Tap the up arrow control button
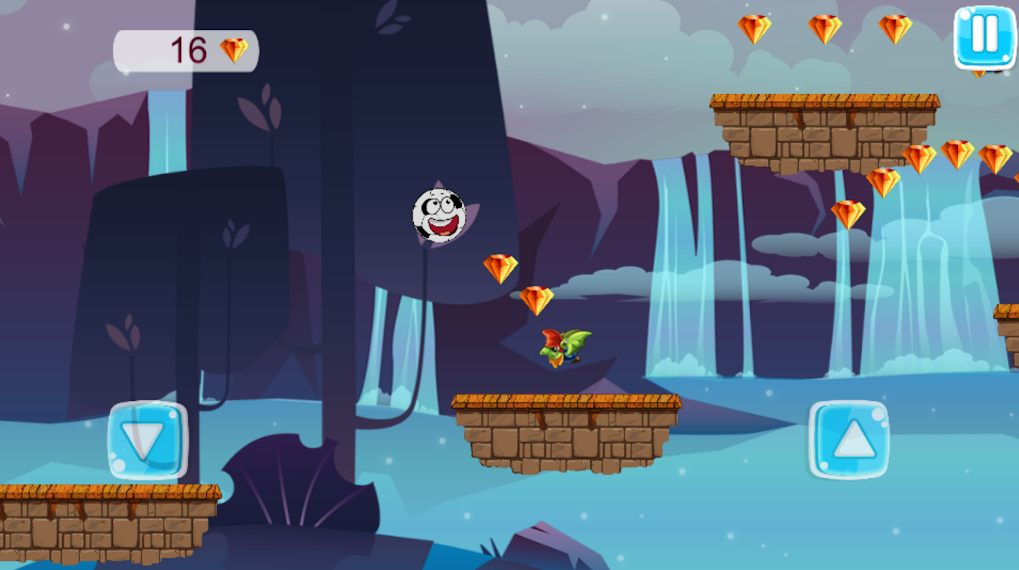This screenshot has height=570, width=1019. [x=849, y=440]
